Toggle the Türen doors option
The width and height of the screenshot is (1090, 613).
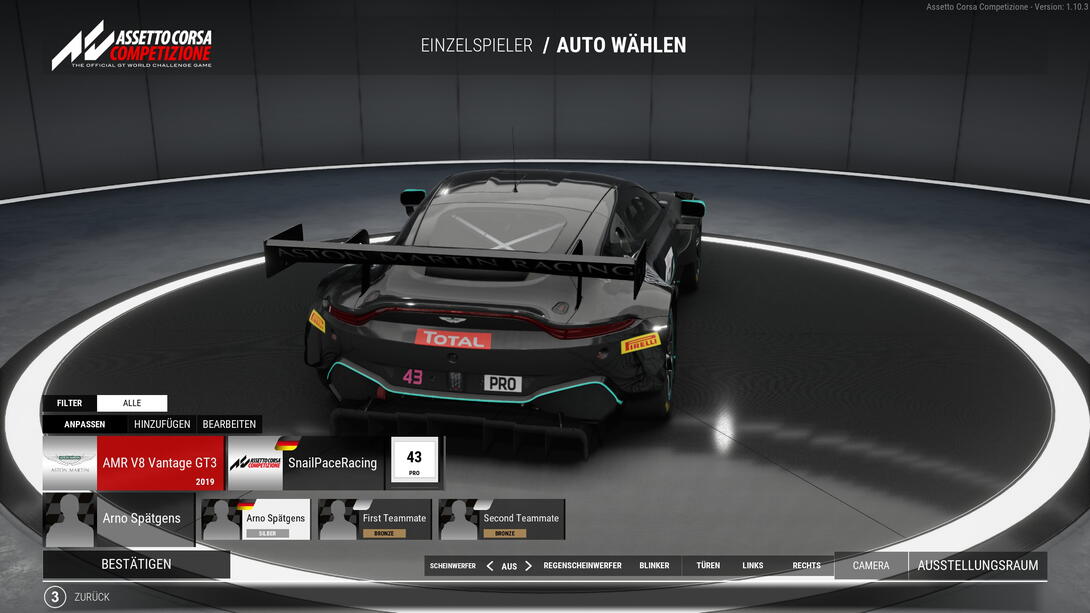pos(708,566)
